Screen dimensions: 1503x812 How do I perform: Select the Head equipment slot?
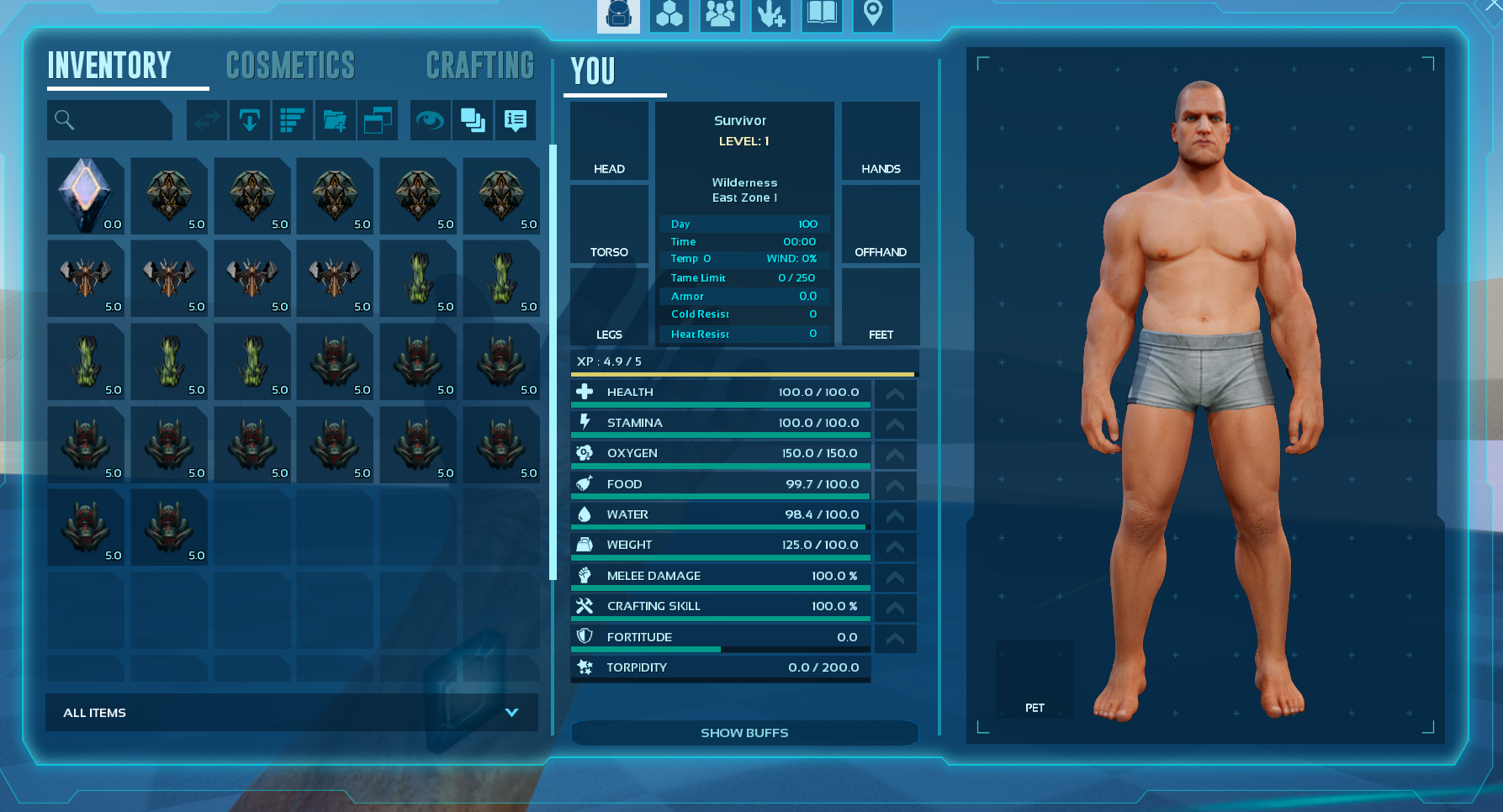(609, 141)
